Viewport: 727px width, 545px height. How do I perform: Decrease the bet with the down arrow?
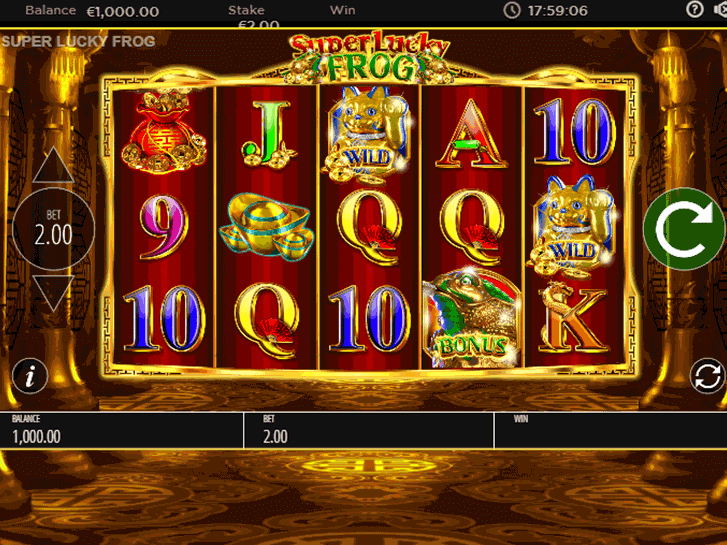click(x=54, y=291)
